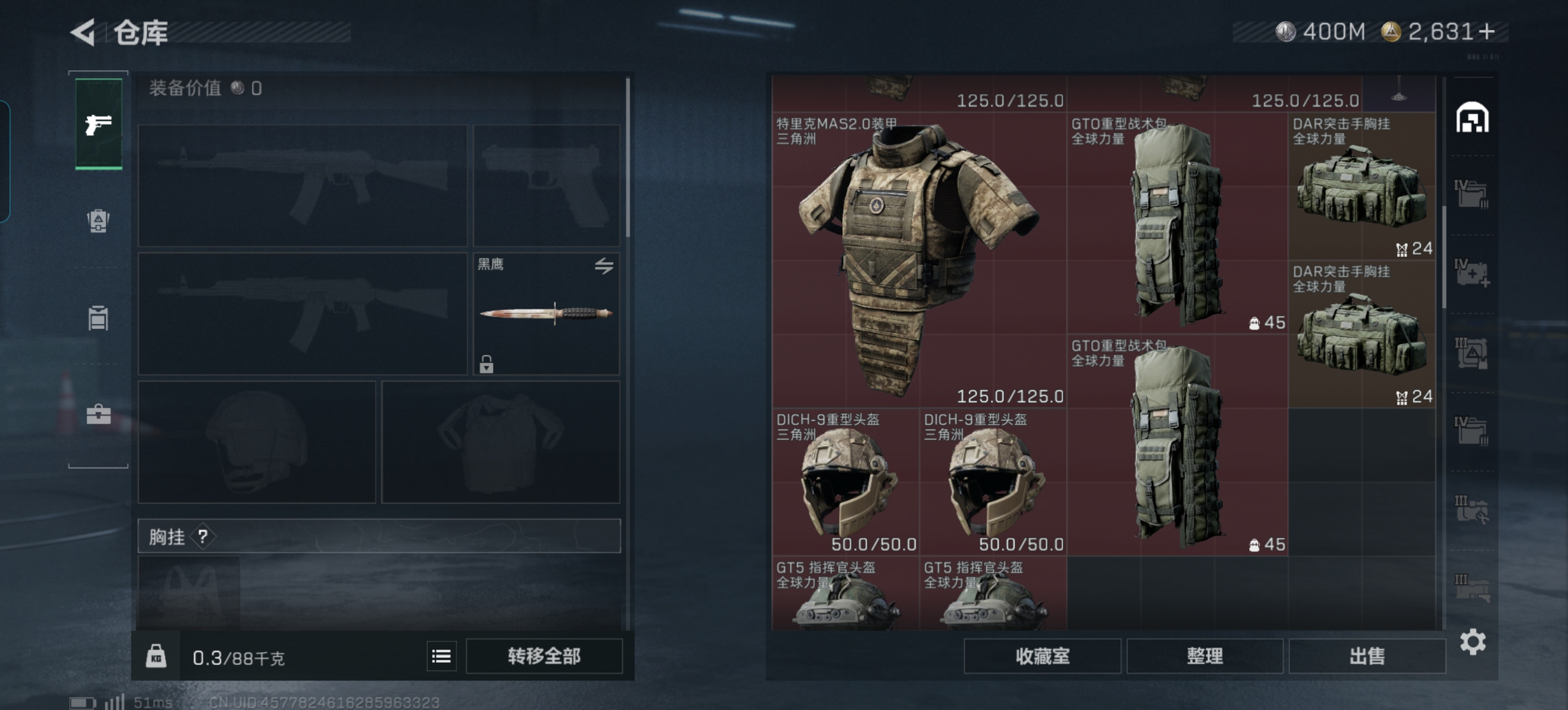Toggle the swap icon on the 黑鹰 knife
Image resolution: width=1568 pixels, height=710 pixels.
(x=603, y=267)
